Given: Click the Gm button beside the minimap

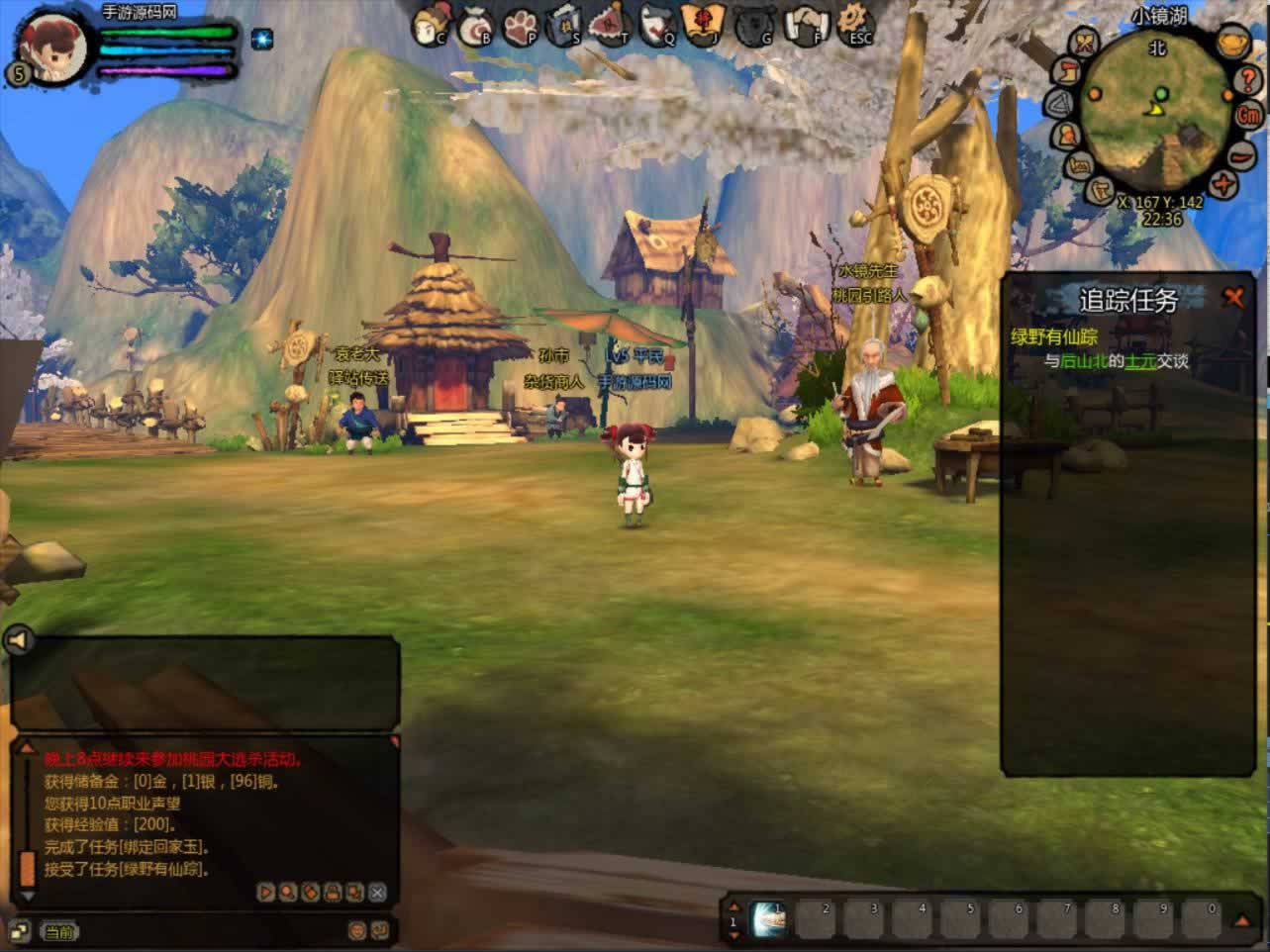Looking at the screenshot, I should 1249,114.
